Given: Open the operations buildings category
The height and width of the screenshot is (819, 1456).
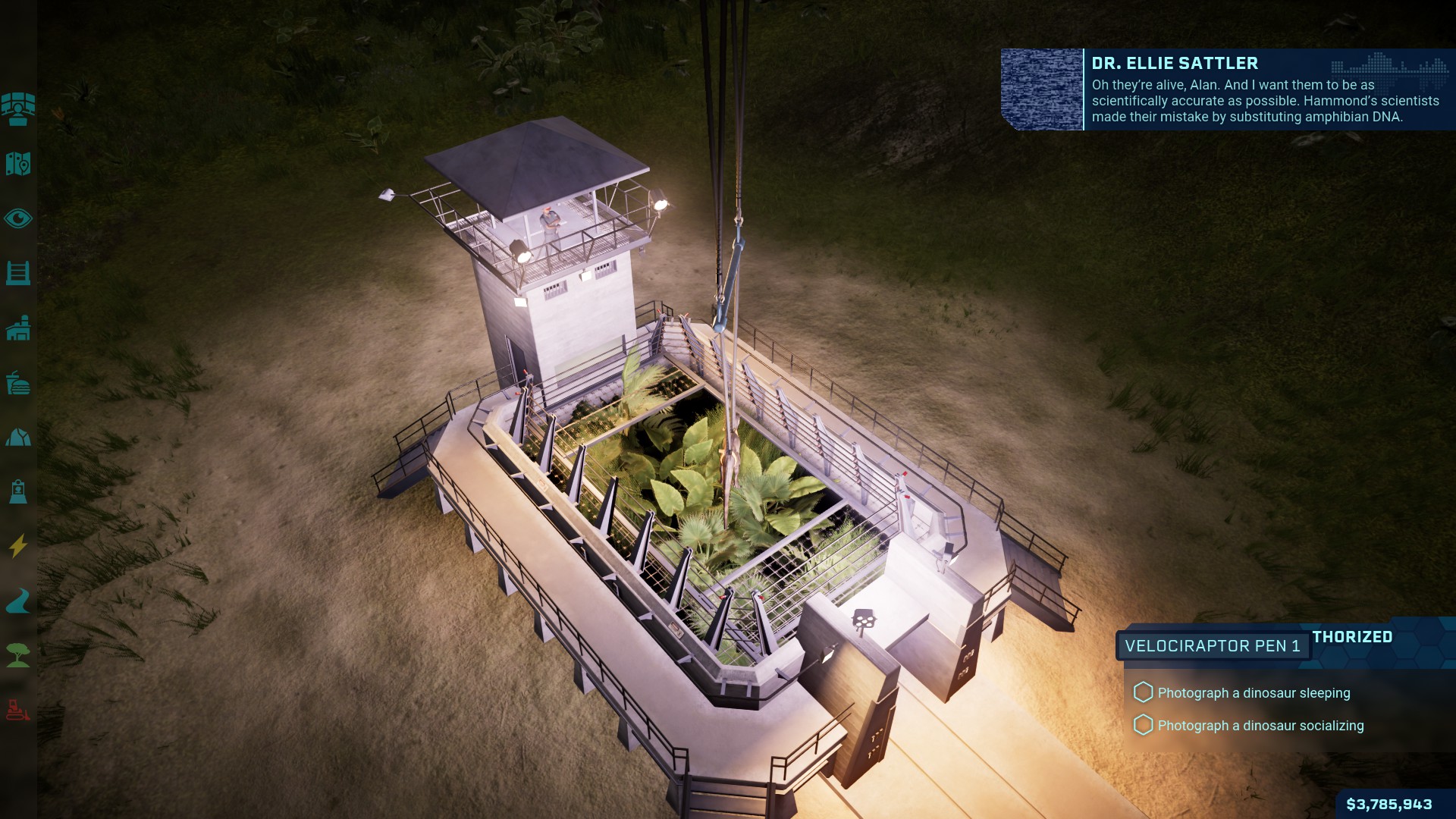Looking at the screenshot, I should tap(18, 328).
